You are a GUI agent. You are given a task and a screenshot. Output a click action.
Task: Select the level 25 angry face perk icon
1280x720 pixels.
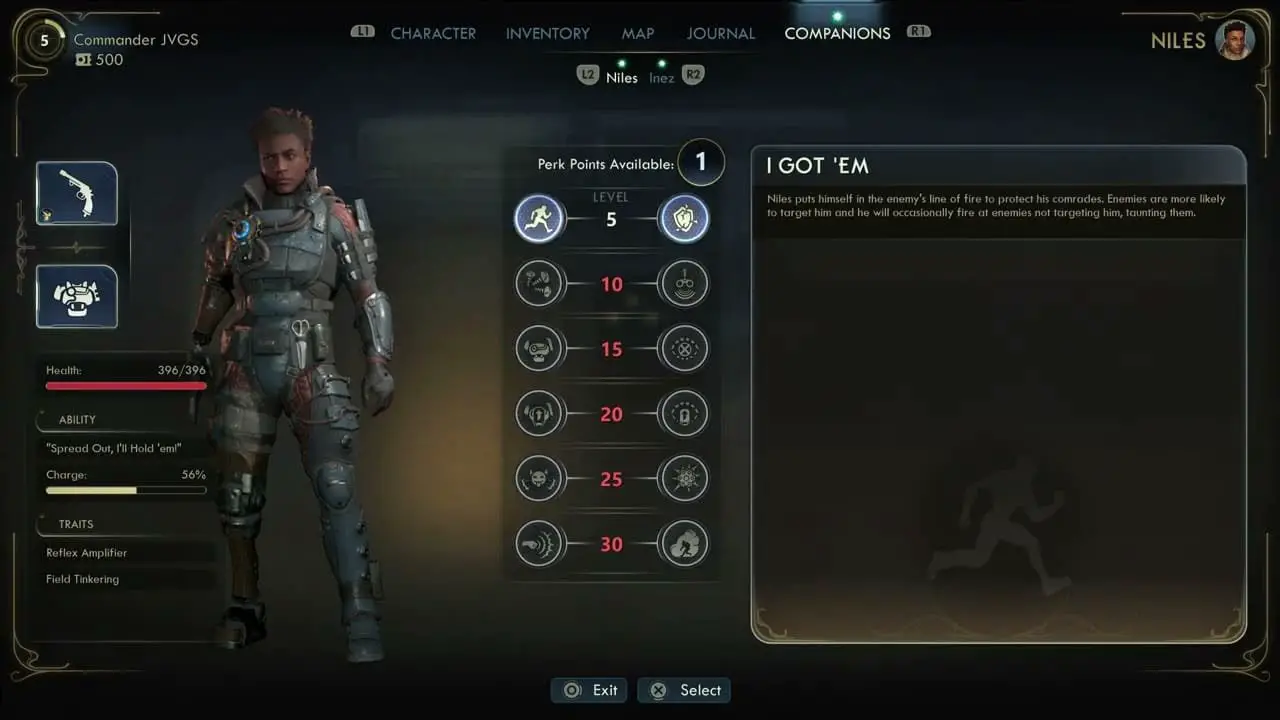pyautogui.click(x=539, y=479)
